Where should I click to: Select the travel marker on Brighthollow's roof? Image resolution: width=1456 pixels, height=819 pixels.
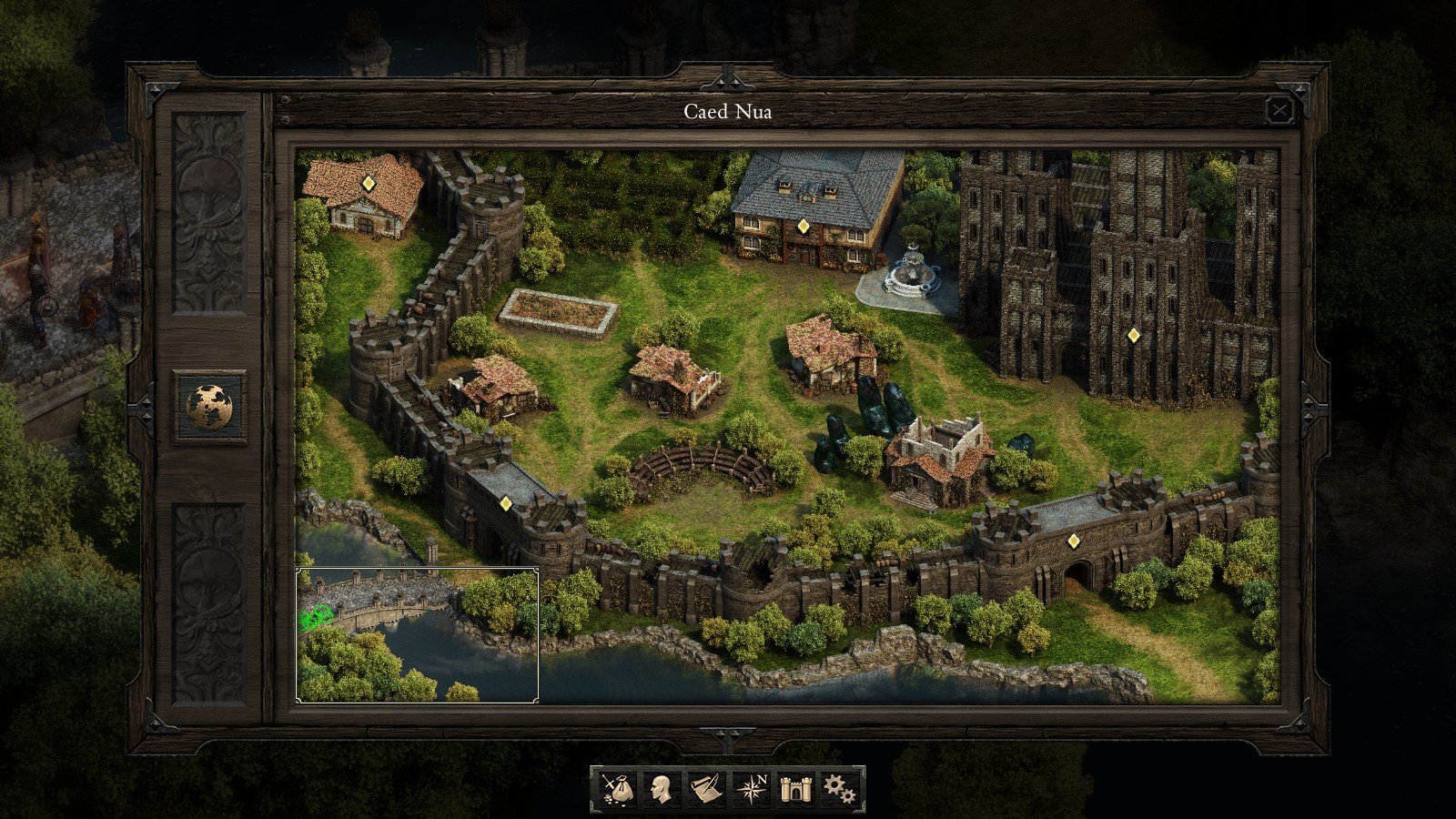(x=368, y=183)
